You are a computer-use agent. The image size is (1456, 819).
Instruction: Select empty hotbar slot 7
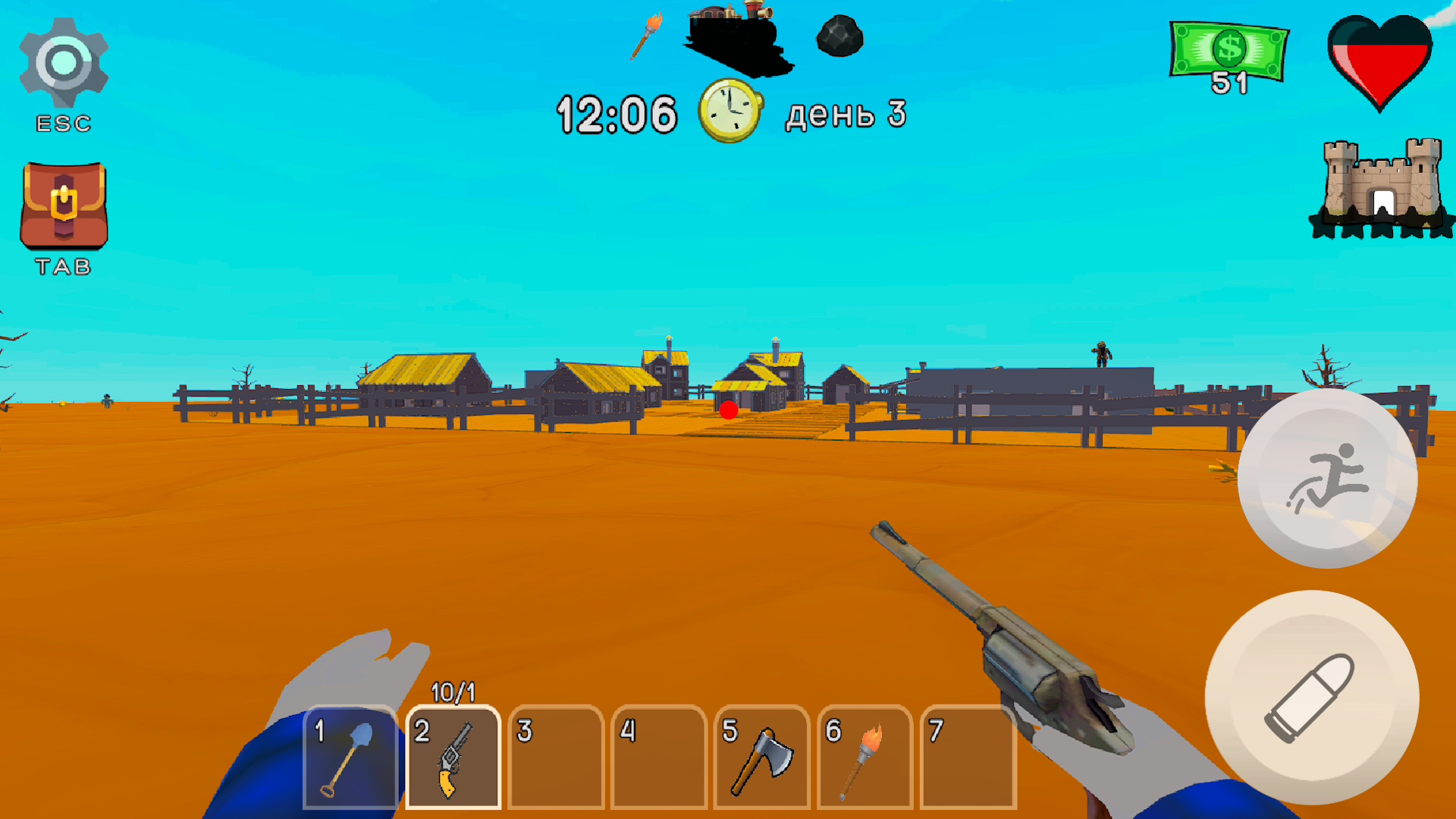tap(968, 758)
